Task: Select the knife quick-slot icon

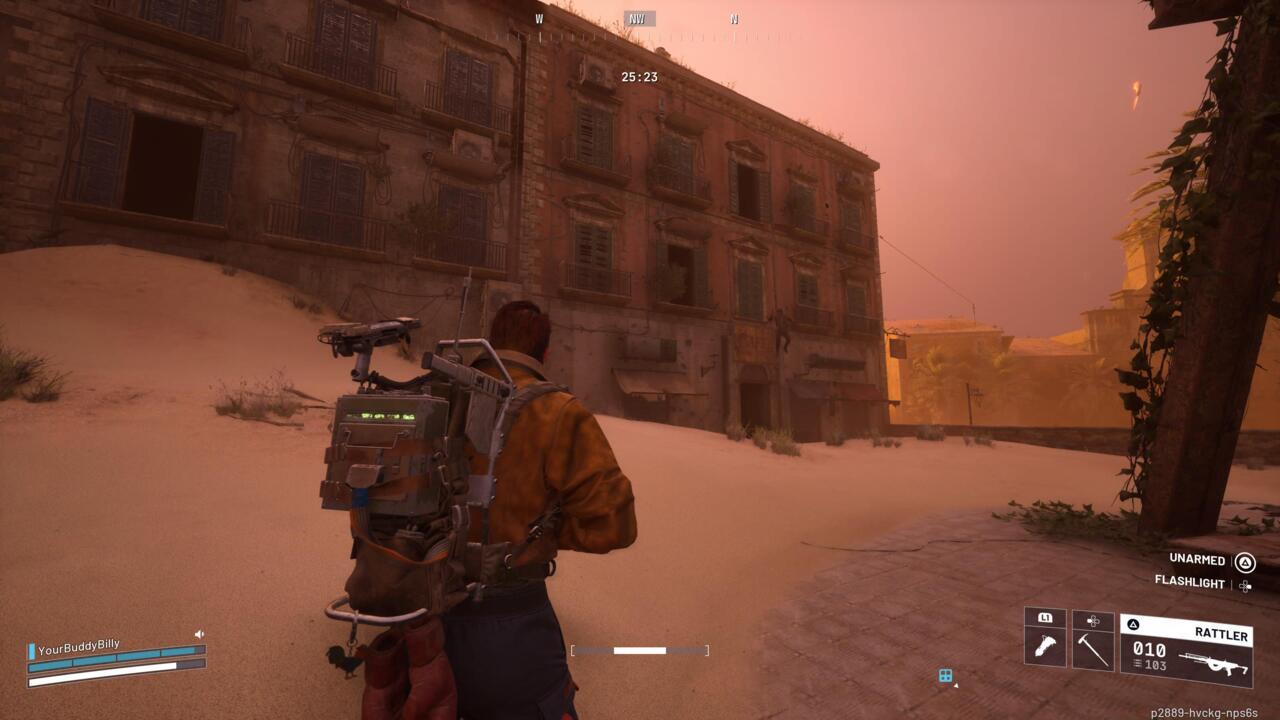Action: click(1046, 647)
